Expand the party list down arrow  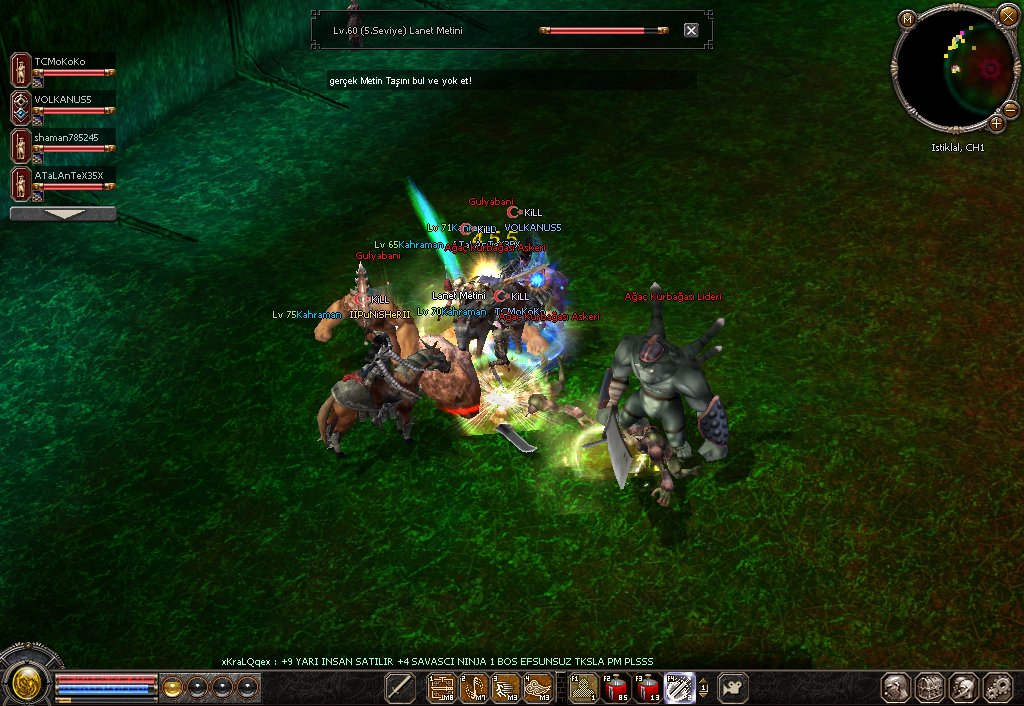(62, 213)
